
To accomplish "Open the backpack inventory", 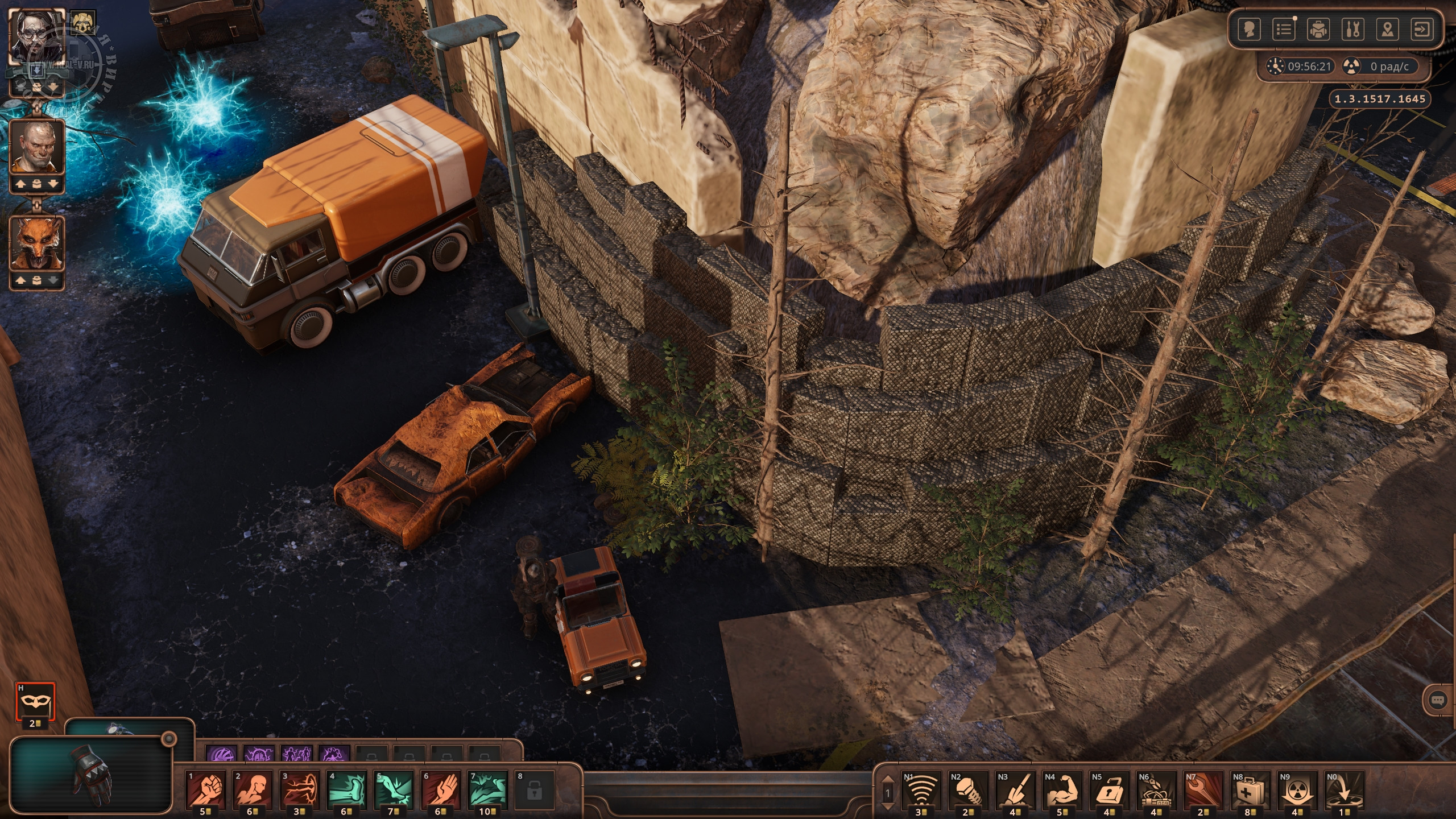I will coord(1318,29).
